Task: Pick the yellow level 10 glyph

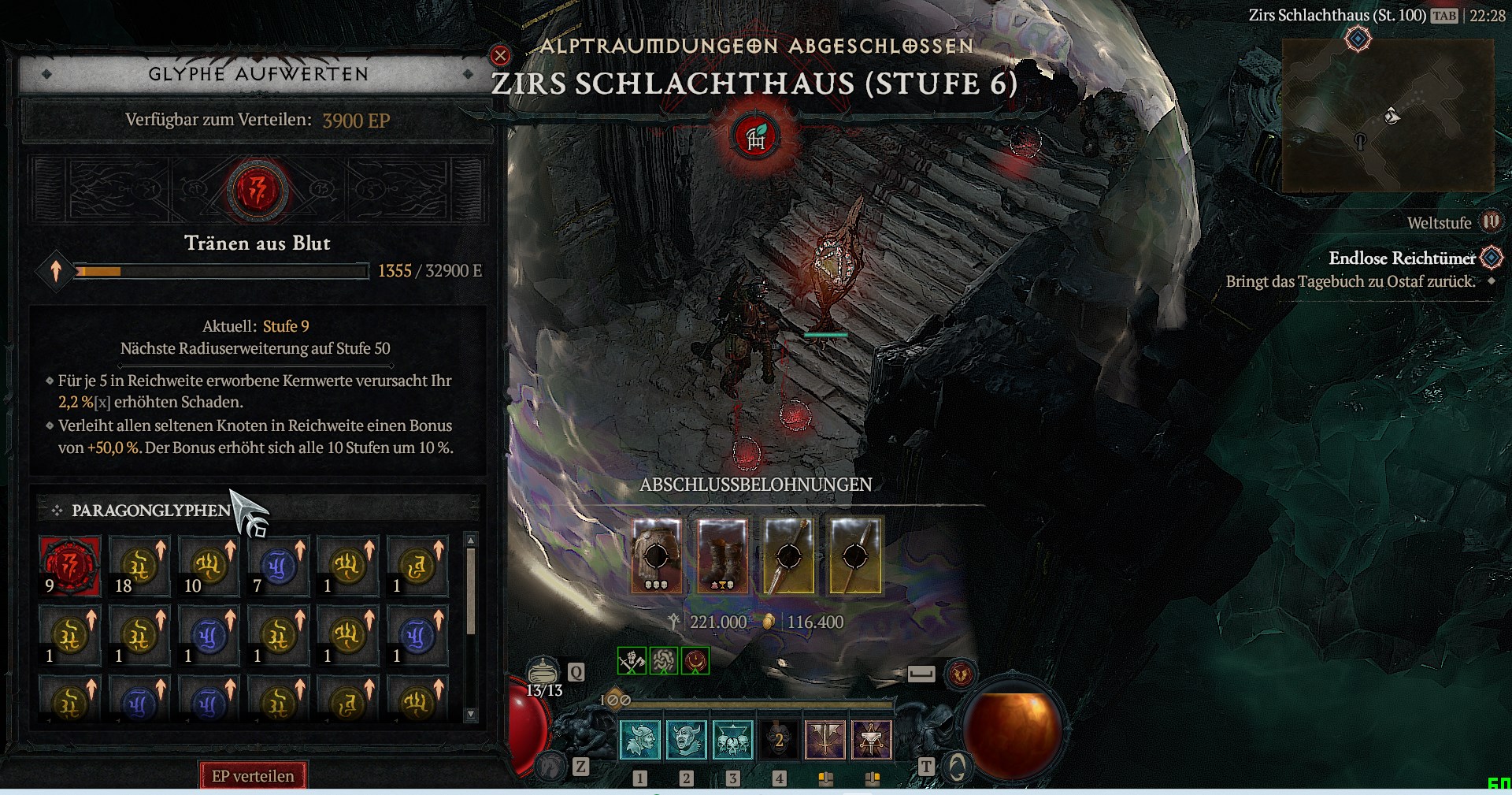Action: (x=209, y=565)
